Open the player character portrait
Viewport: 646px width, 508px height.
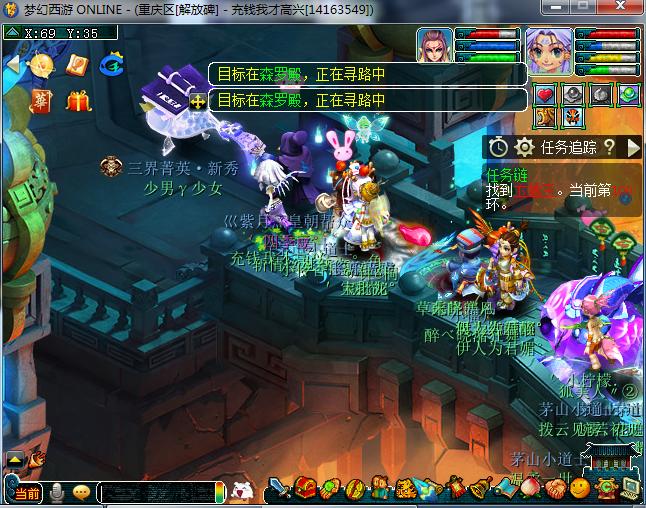[547, 52]
